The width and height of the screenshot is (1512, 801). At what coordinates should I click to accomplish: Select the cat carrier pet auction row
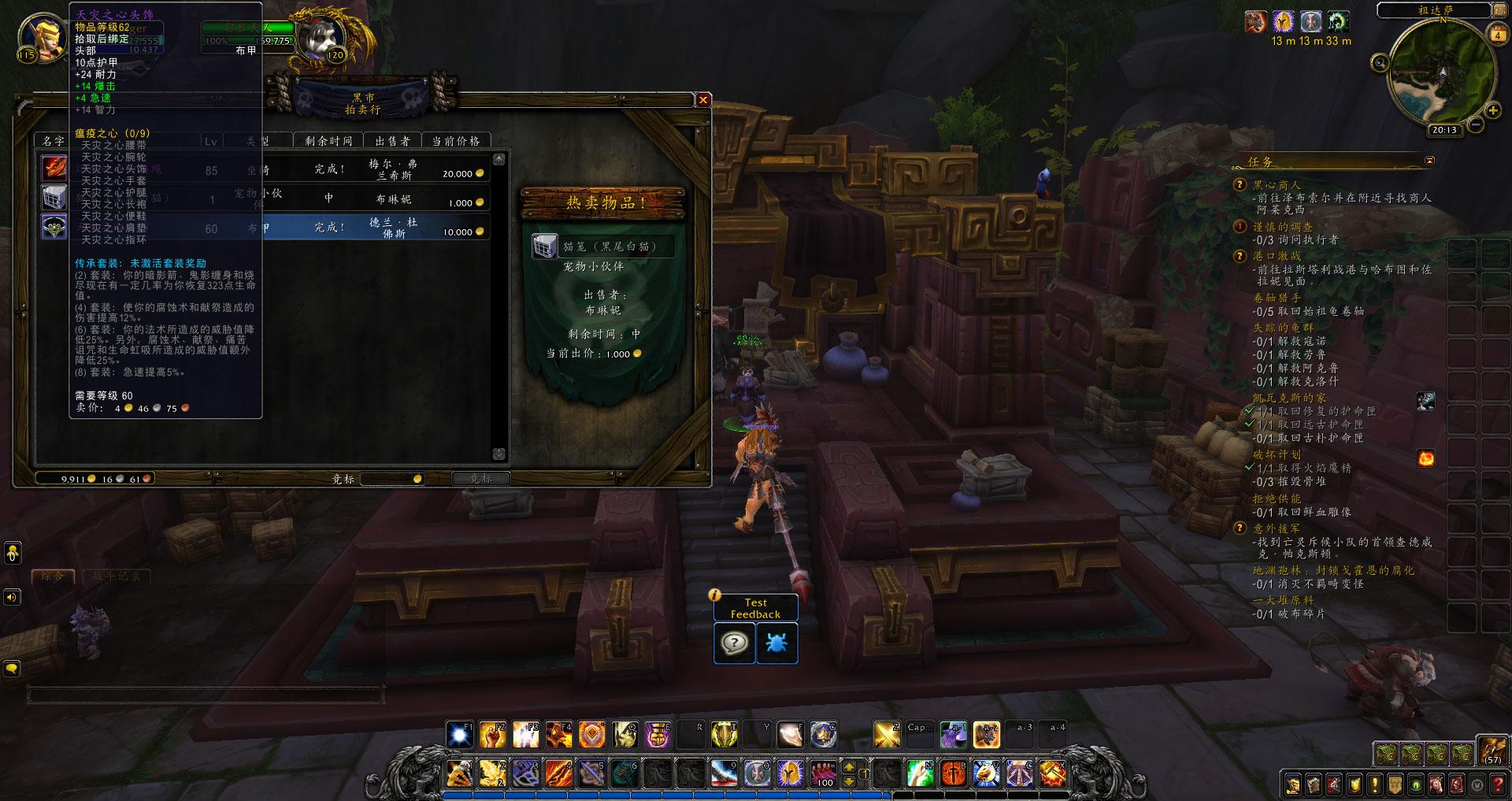[378, 198]
